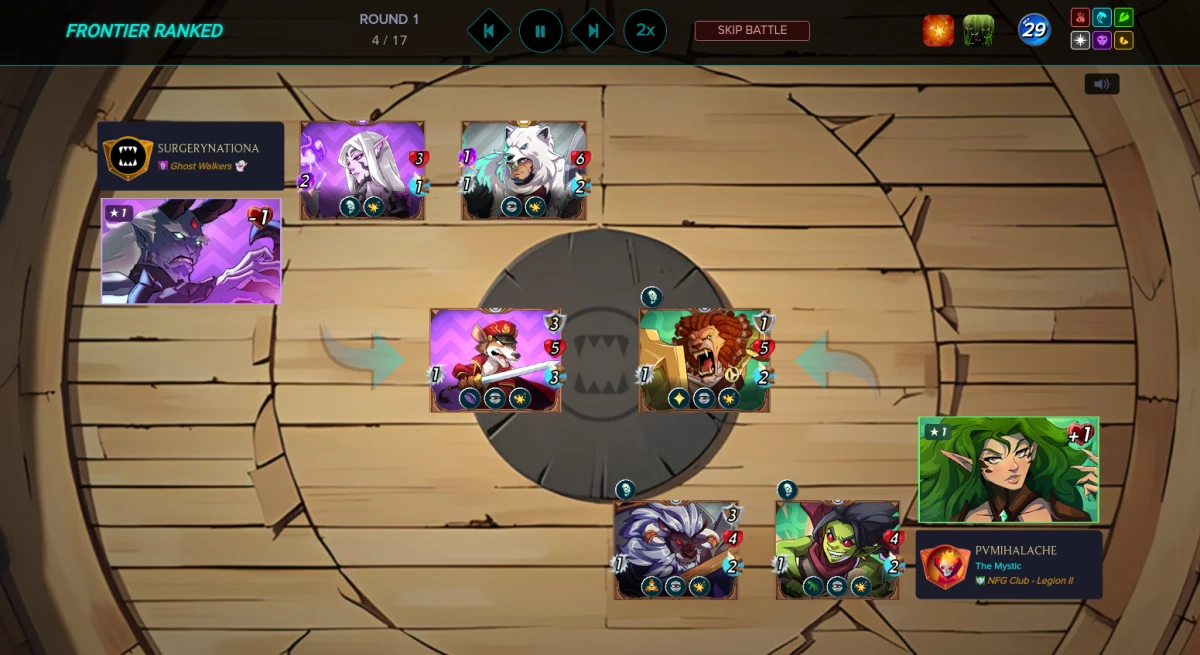The height and width of the screenshot is (655, 1200).
Task: Pause the battle replay
Action: click(540, 31)
